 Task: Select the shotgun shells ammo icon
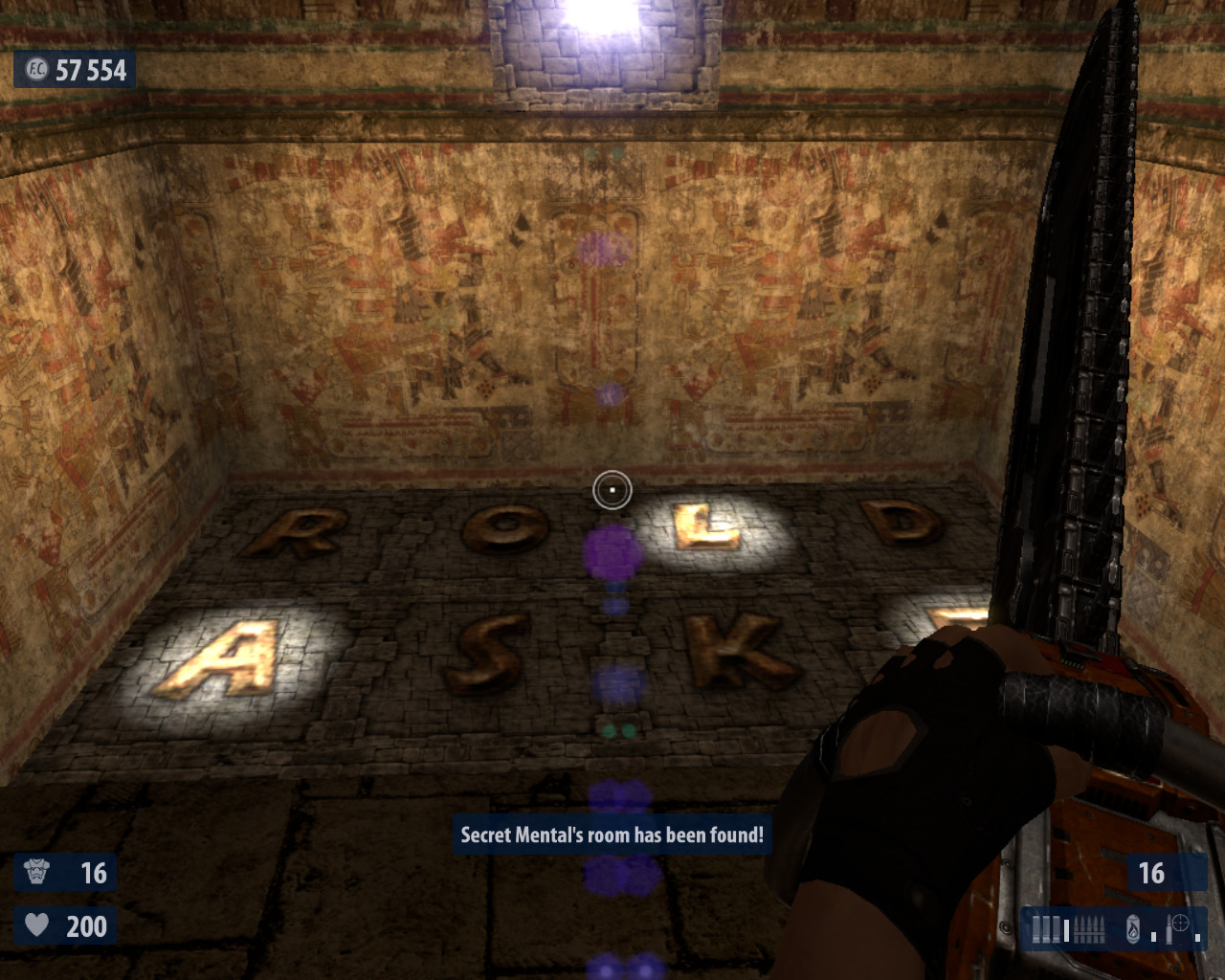pos(1046,928)
